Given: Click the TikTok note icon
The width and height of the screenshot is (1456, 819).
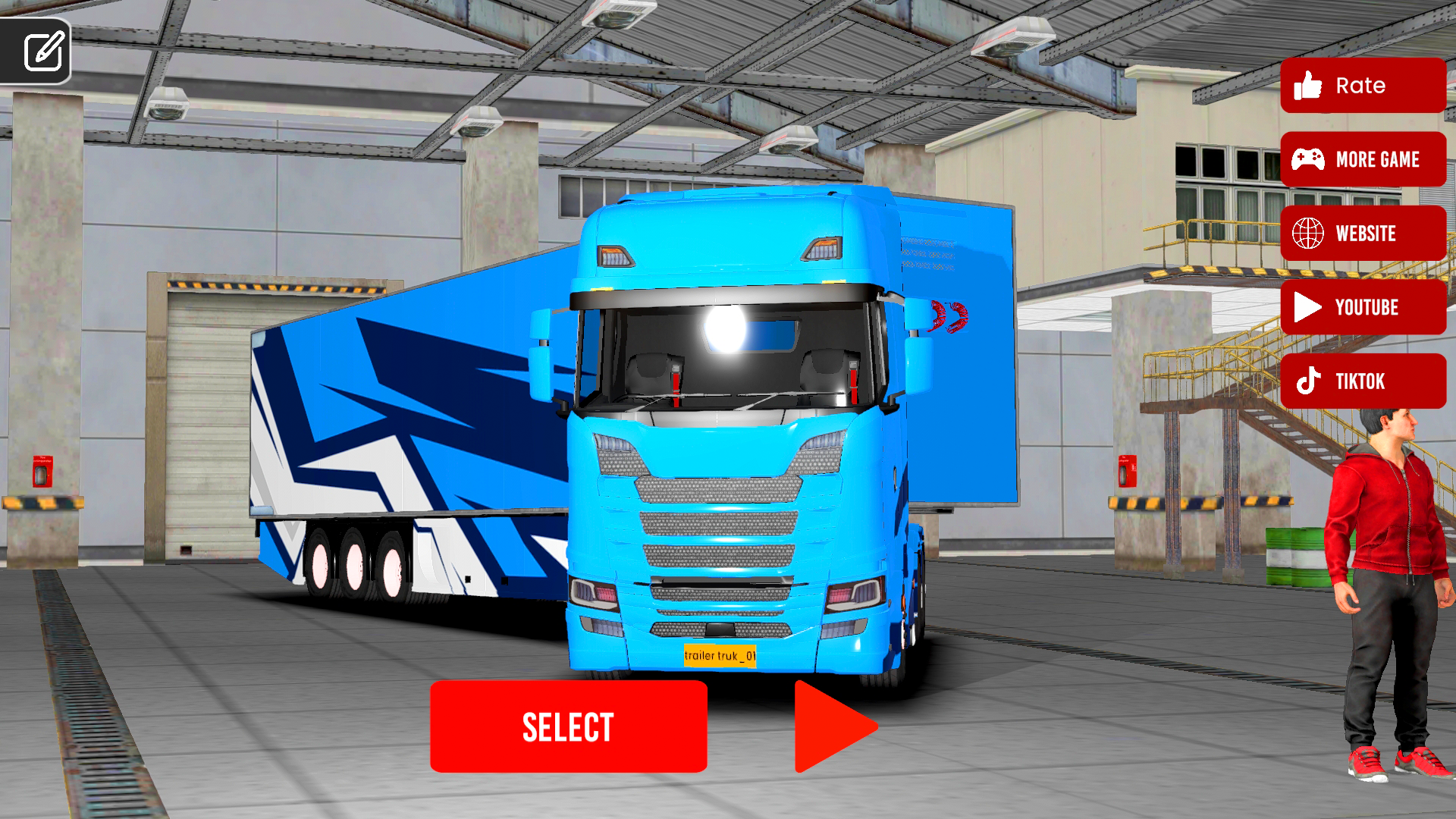Looking at the screenshot, I should pos(1310,381).
